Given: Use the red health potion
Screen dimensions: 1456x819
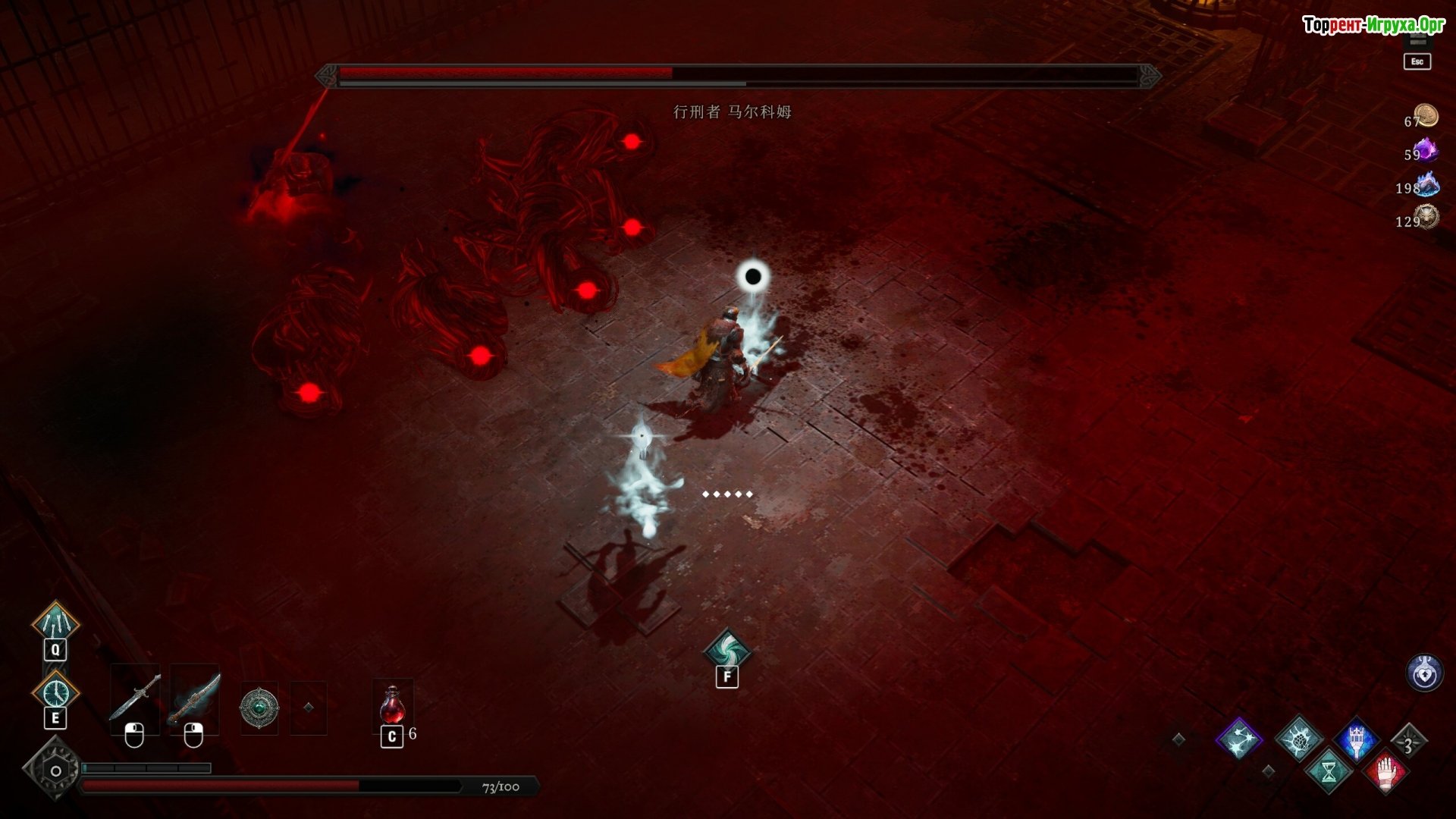Looking at the screenshot, I should coord(392,705).
